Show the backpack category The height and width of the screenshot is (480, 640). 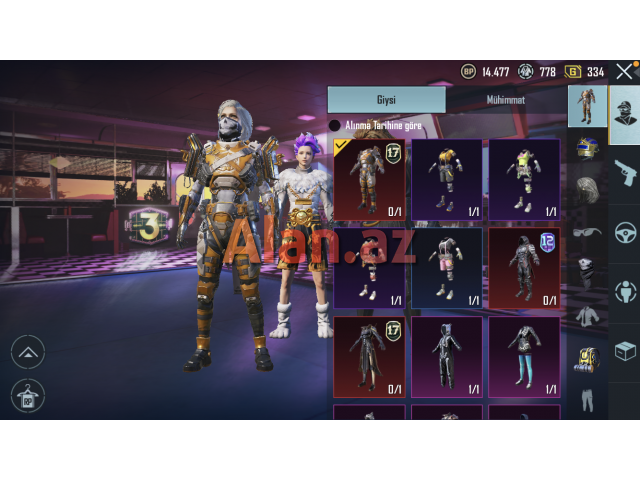coord(587,357)
